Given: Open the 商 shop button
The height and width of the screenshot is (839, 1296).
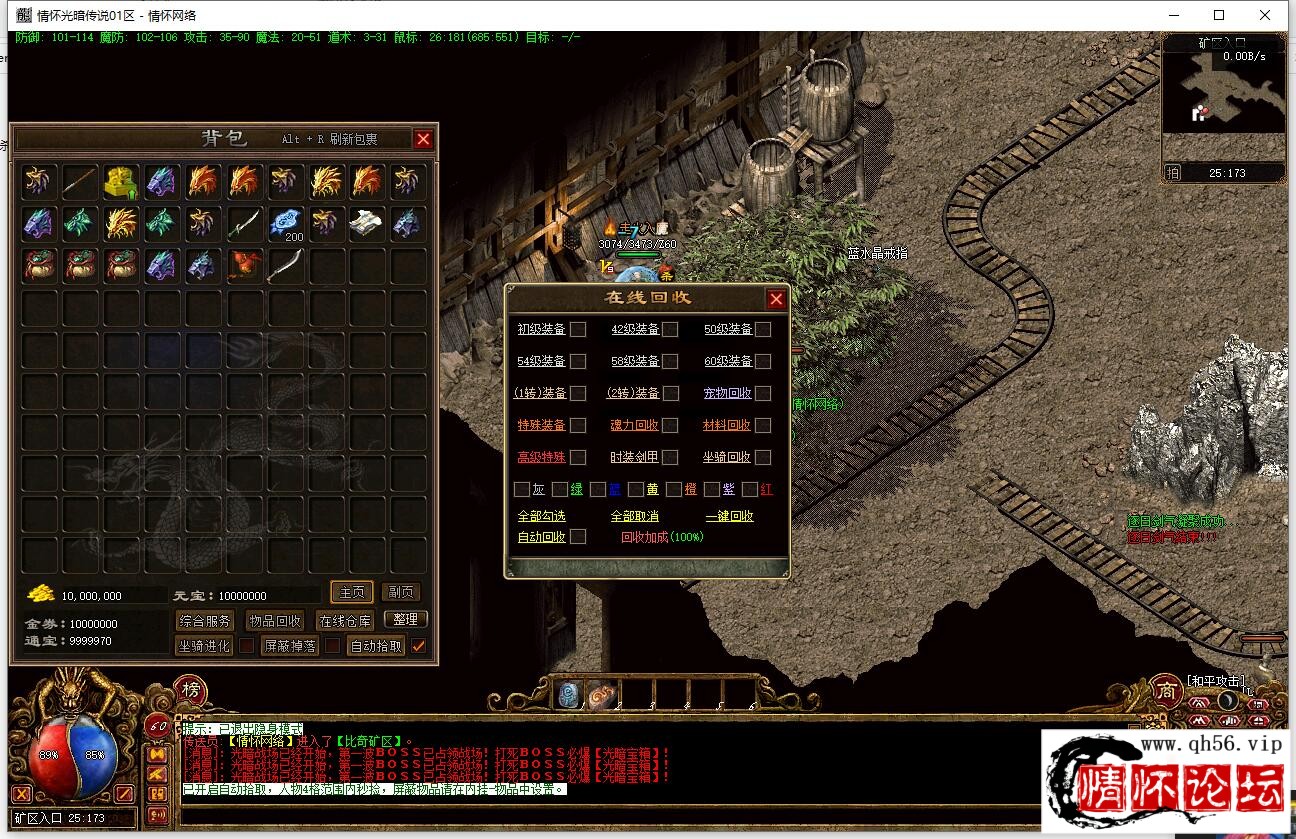Looking at the screenshot, I should click(1165, 689).
